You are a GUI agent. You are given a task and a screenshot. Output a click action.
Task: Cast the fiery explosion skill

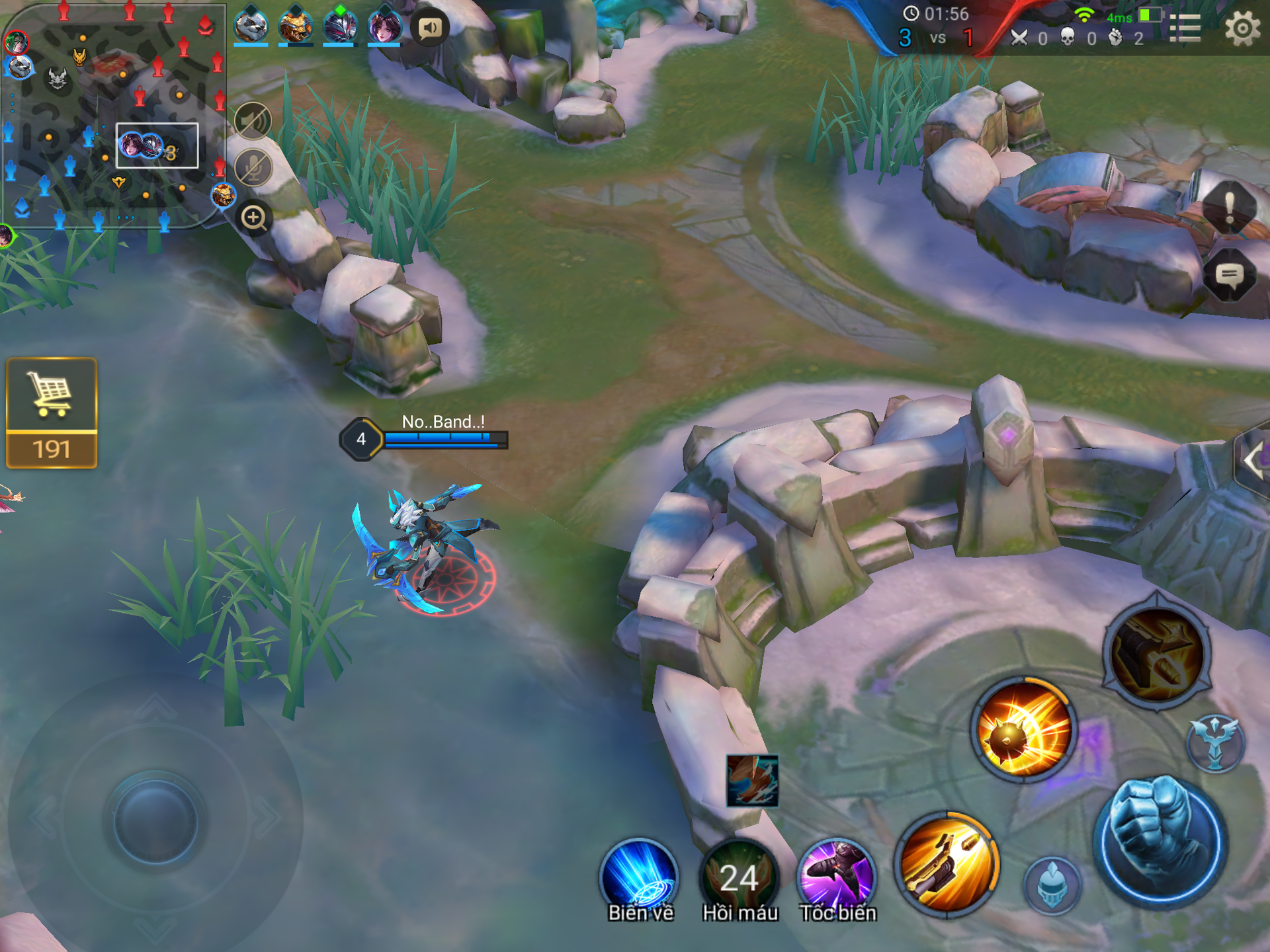pos(1023,729)
